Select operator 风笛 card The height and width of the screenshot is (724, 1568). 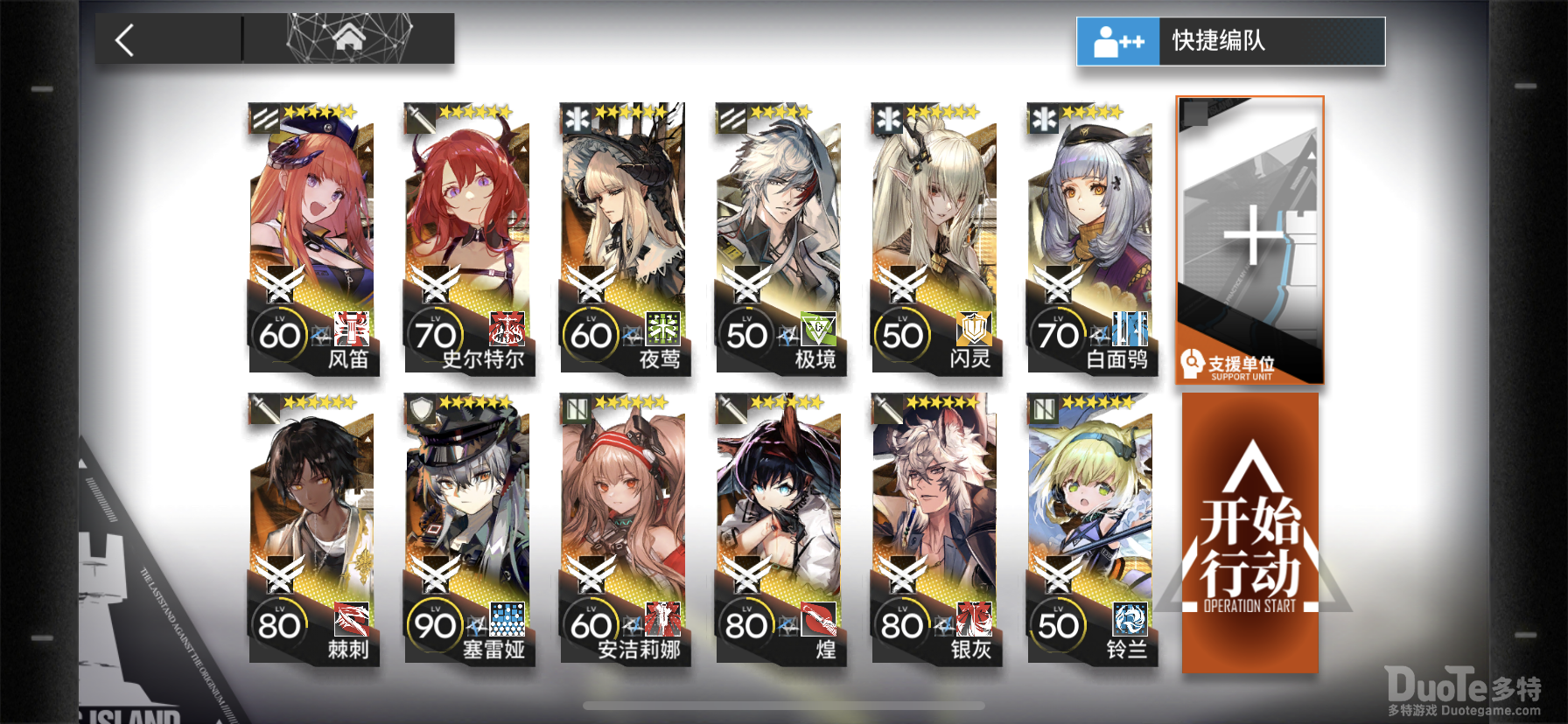[x=312, y=238]
